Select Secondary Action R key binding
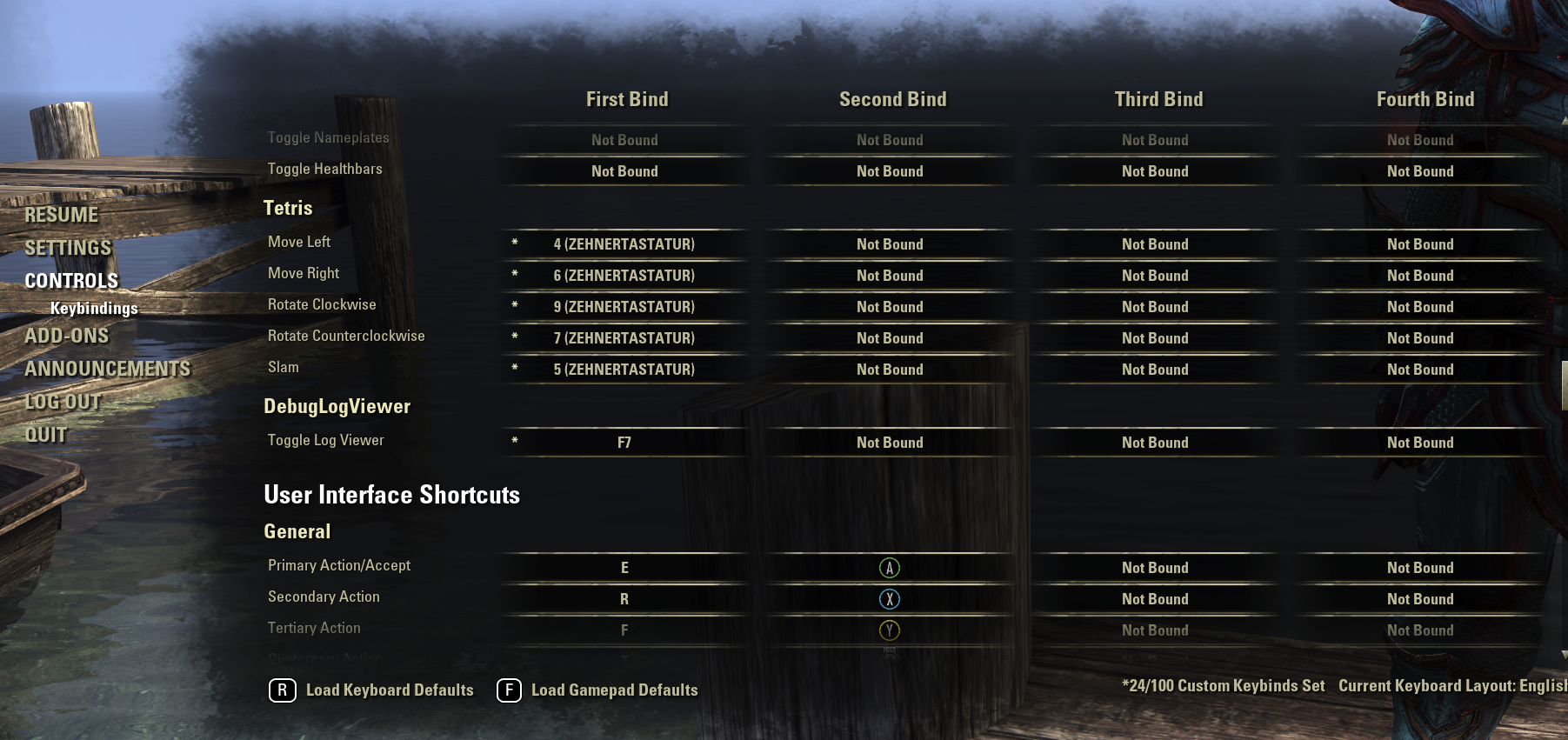The width and height of the screenshot is (1568, 740). pos(624,599)
